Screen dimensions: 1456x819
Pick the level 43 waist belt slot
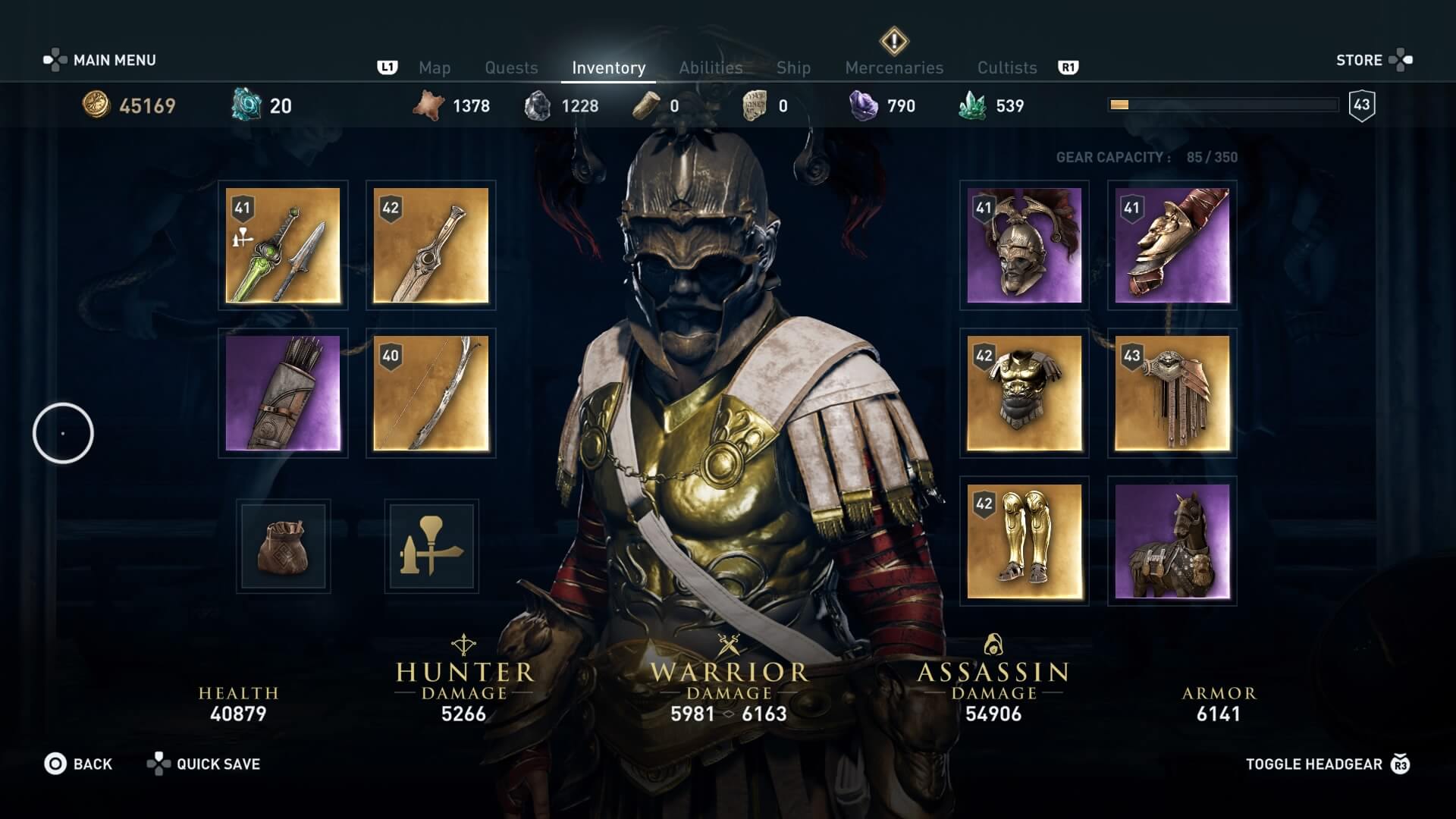click(1172, 393)
